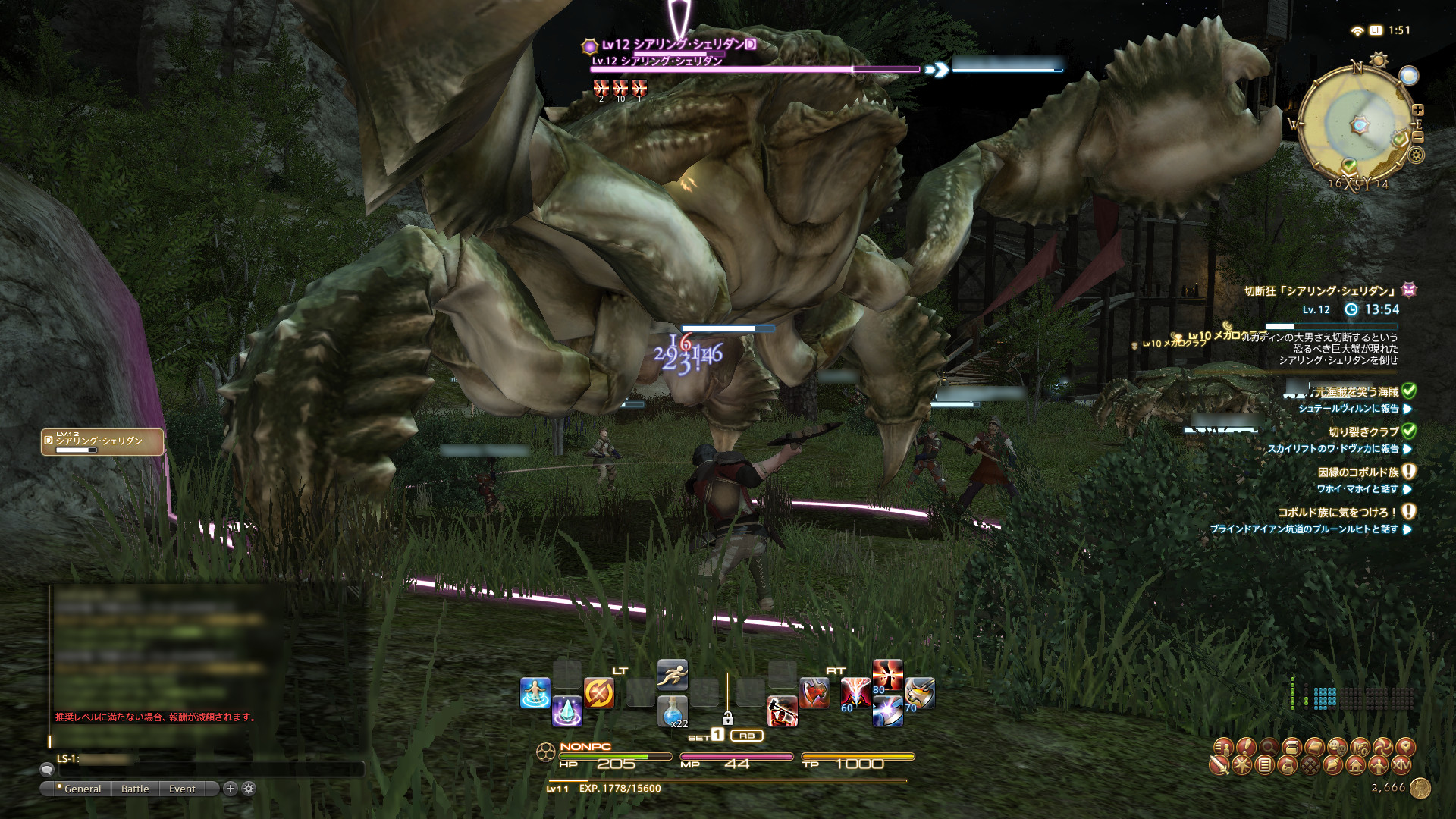The image size is (1456, 819).
Task: Activate the Sprint running figure action
Action: 672,674
